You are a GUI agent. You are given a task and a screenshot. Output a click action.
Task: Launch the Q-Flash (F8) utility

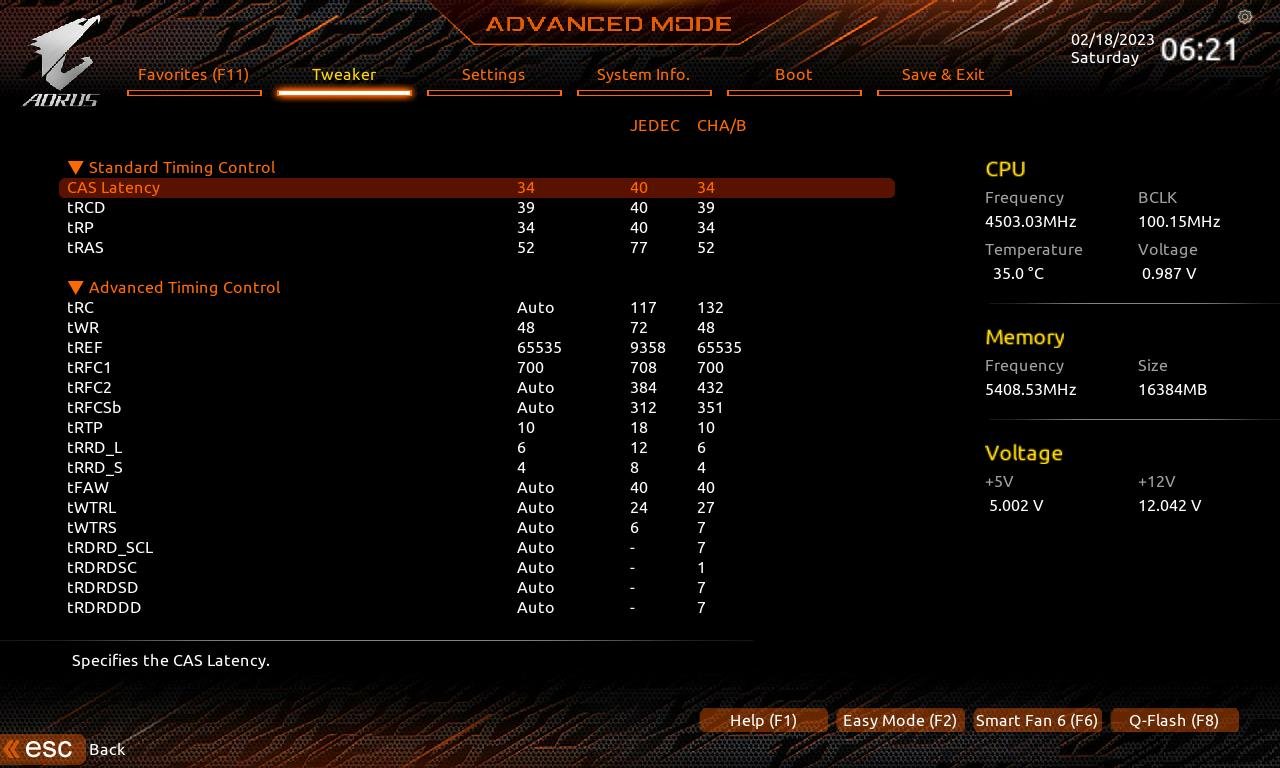click(x=1174, y=720)
